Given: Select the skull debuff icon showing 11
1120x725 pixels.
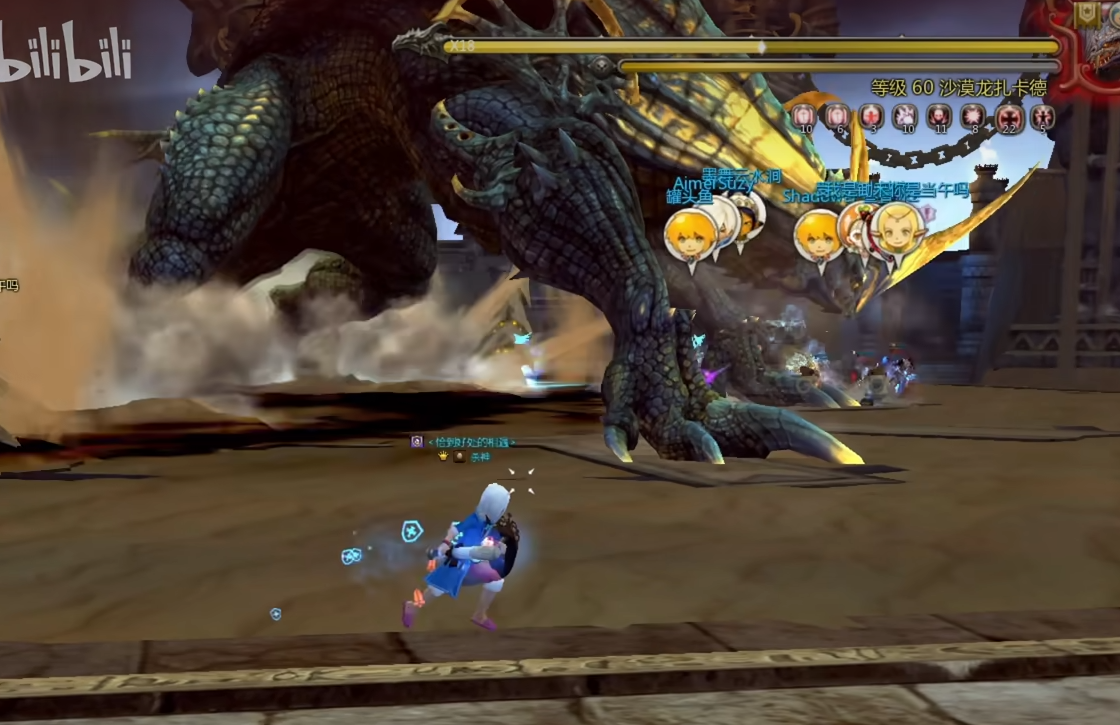Looking at the screenshot, I should [938, 116].
